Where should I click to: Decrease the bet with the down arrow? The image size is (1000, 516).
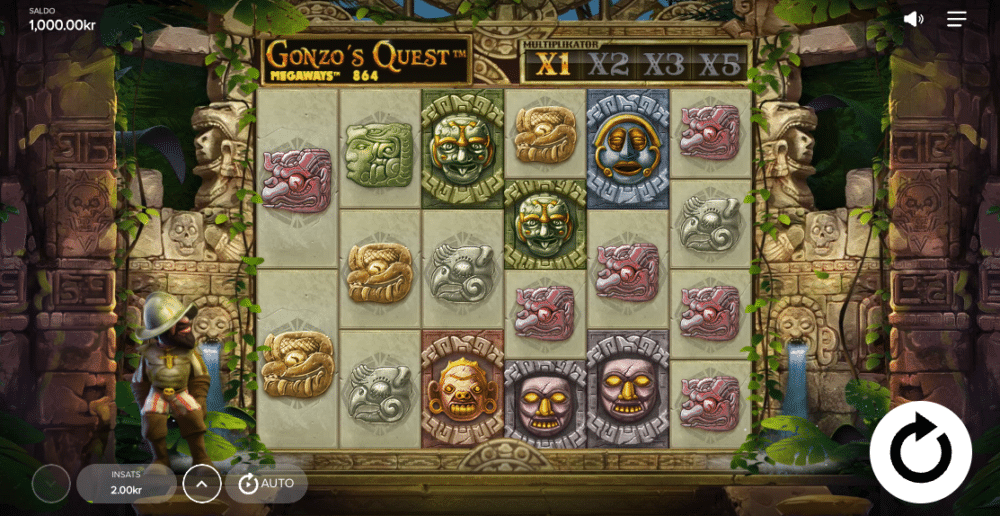tap(51, 484)
